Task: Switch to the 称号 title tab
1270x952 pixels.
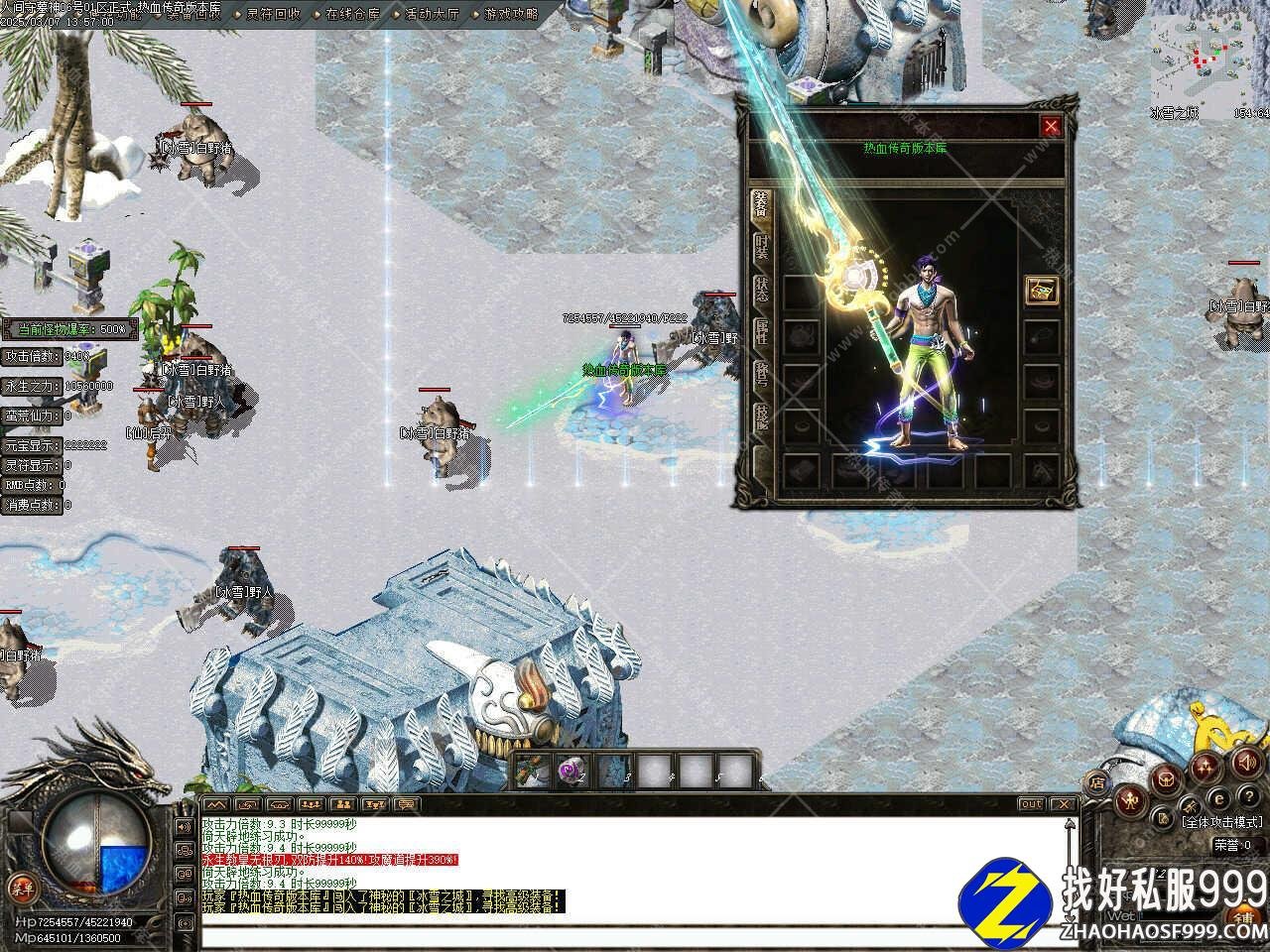Action: click(761, 374)
